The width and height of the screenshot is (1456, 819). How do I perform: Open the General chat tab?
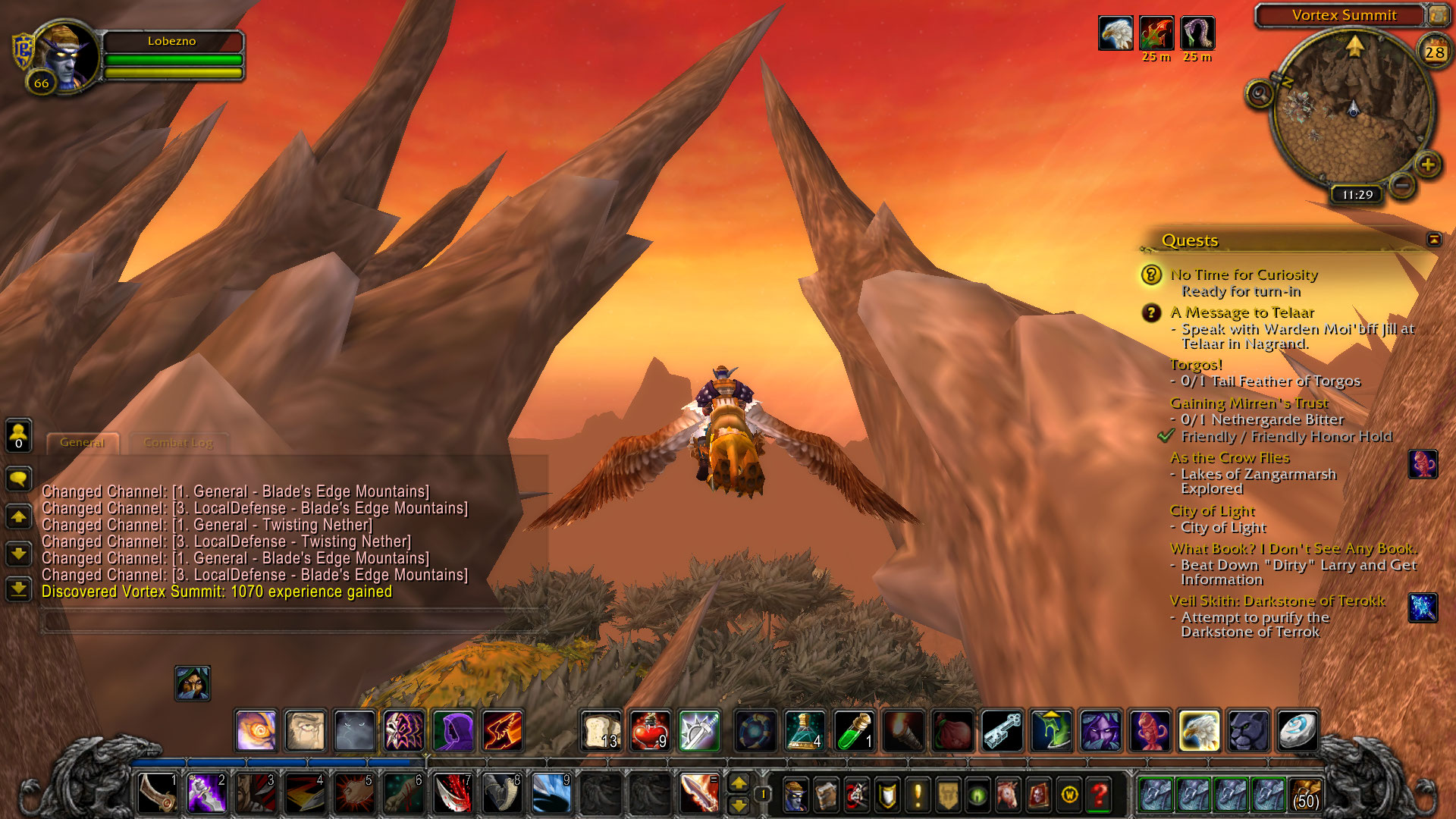point(82,443)
